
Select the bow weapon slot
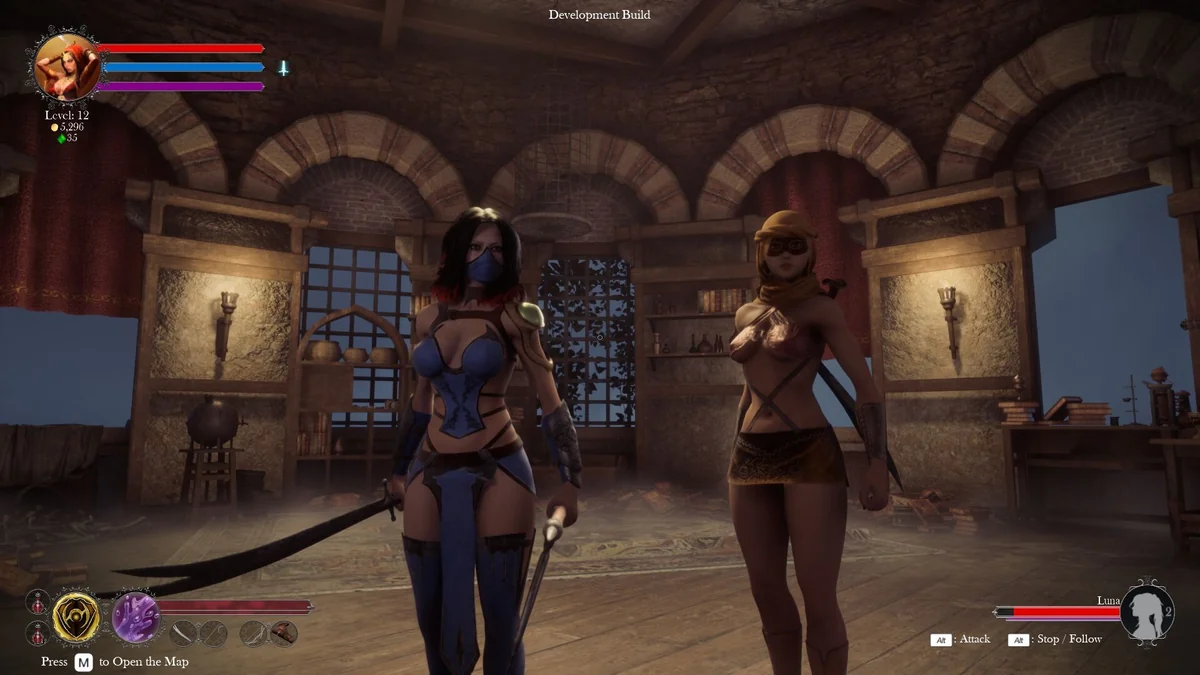tap(254, 633)
